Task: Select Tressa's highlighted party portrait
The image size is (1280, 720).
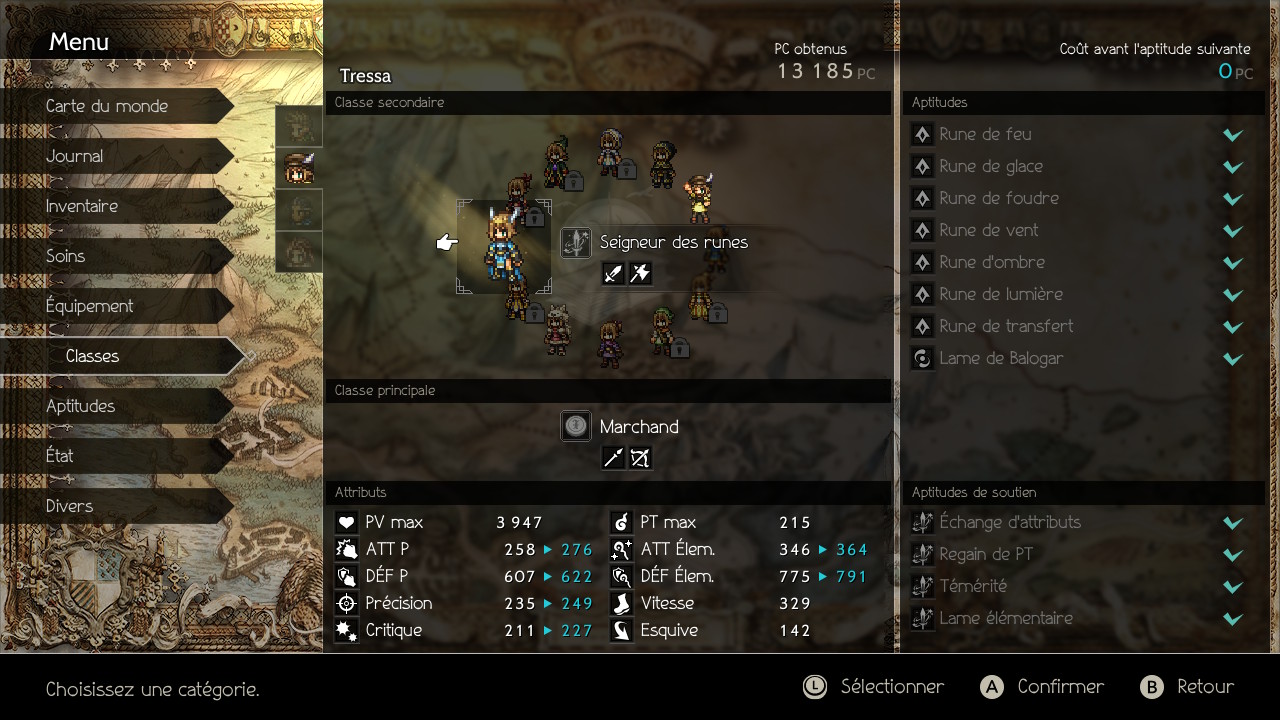Action: point(298,168)
